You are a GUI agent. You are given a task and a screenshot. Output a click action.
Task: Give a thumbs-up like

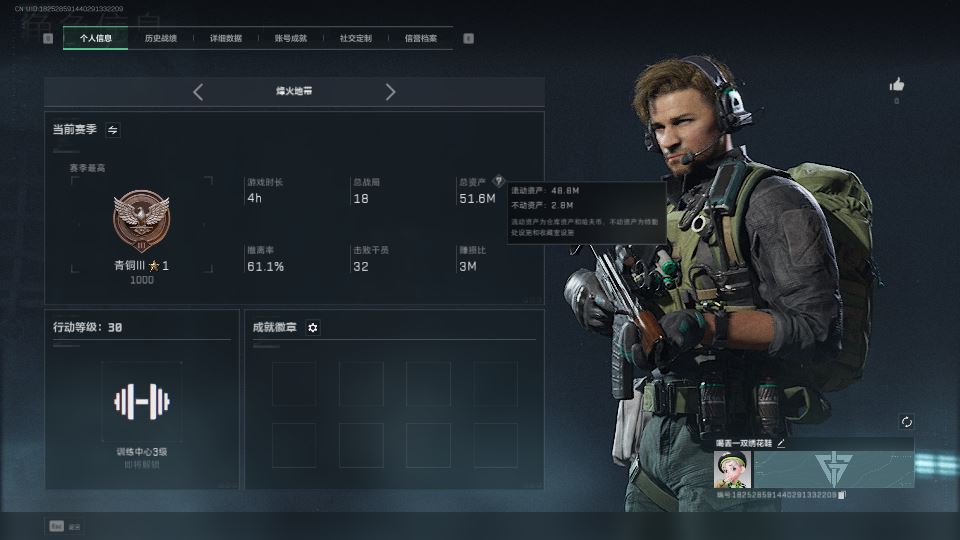coord(896,85)
